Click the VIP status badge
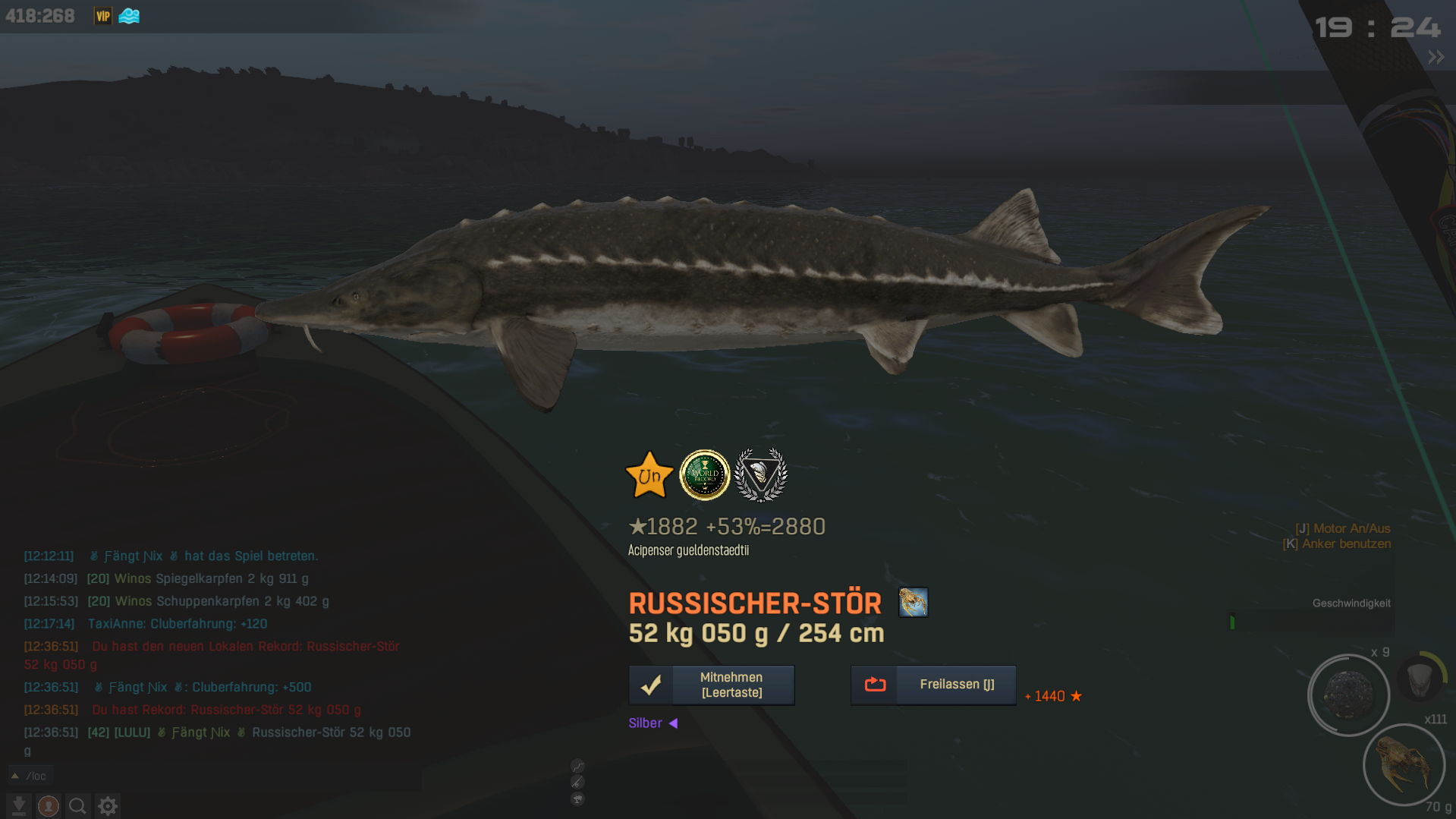The image size is (1456, 819). (102, 16)
